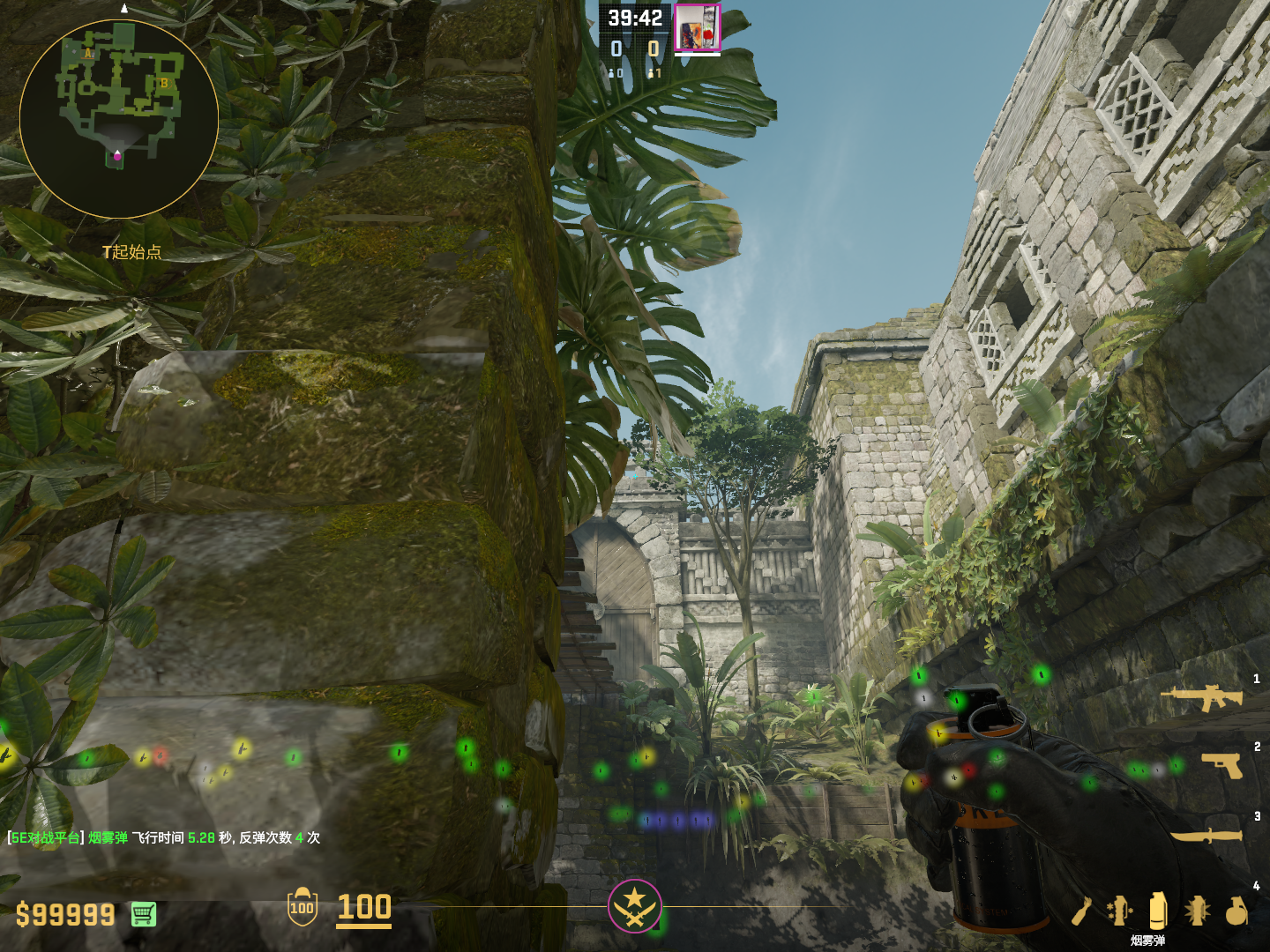Pick the flashbang grenade icon
1270x952 pixels.
[1197, 911]
